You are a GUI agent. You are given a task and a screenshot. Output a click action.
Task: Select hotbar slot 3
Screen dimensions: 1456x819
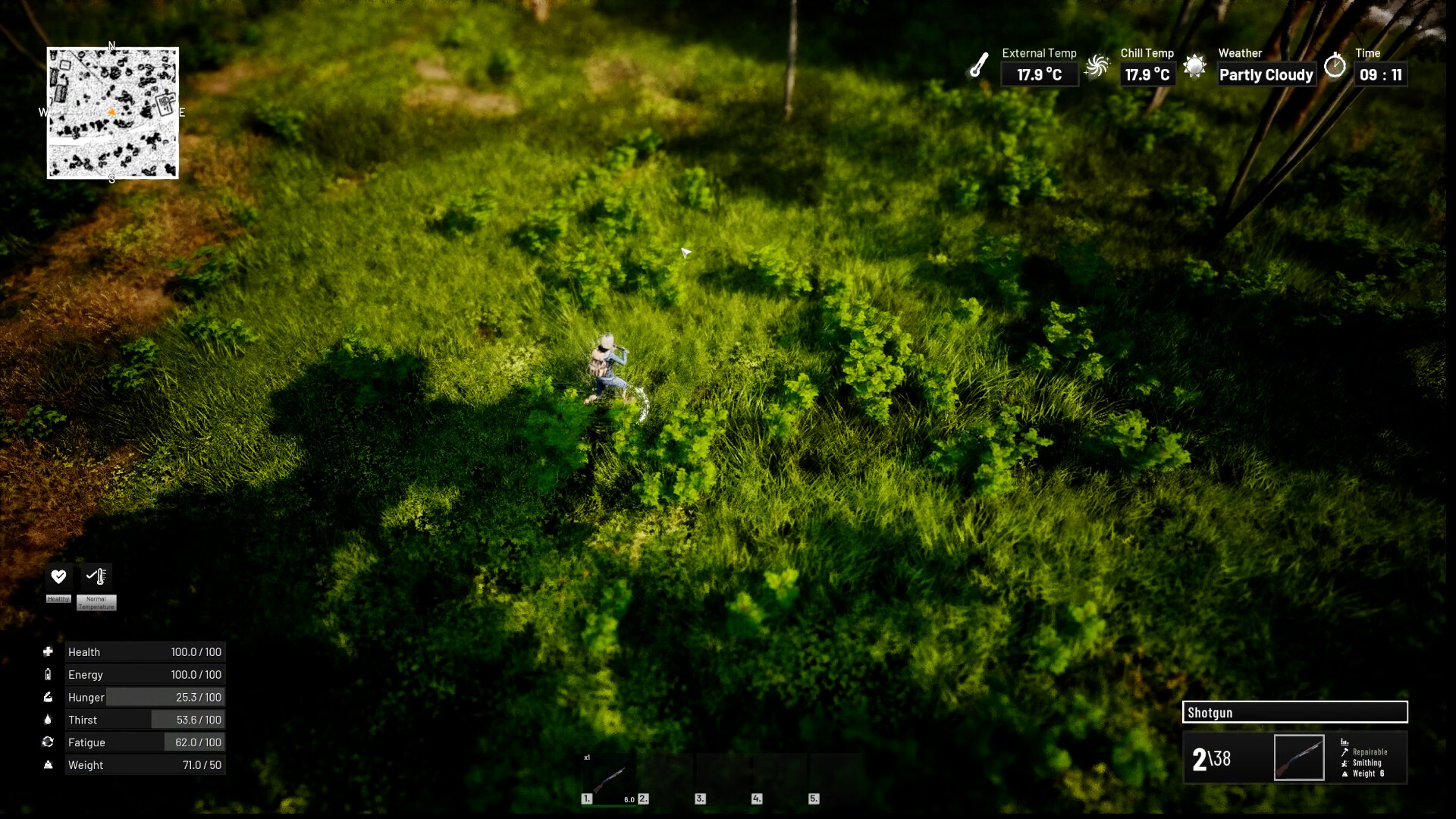pos(724,777)
